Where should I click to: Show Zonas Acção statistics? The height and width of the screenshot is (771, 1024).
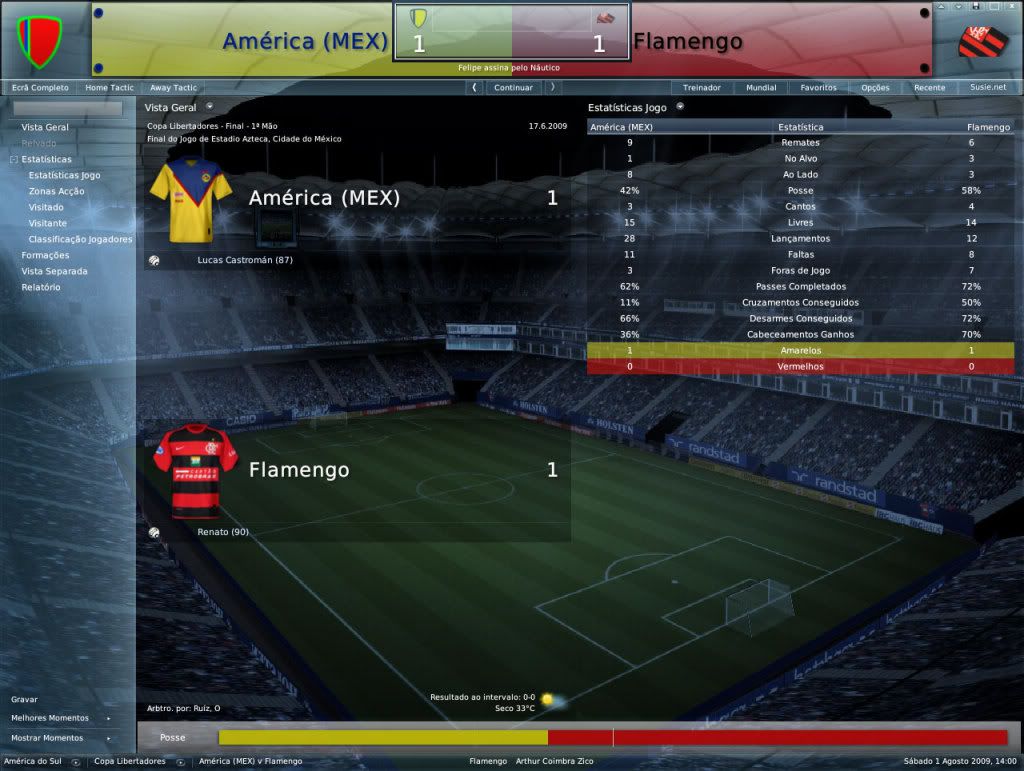56,191
